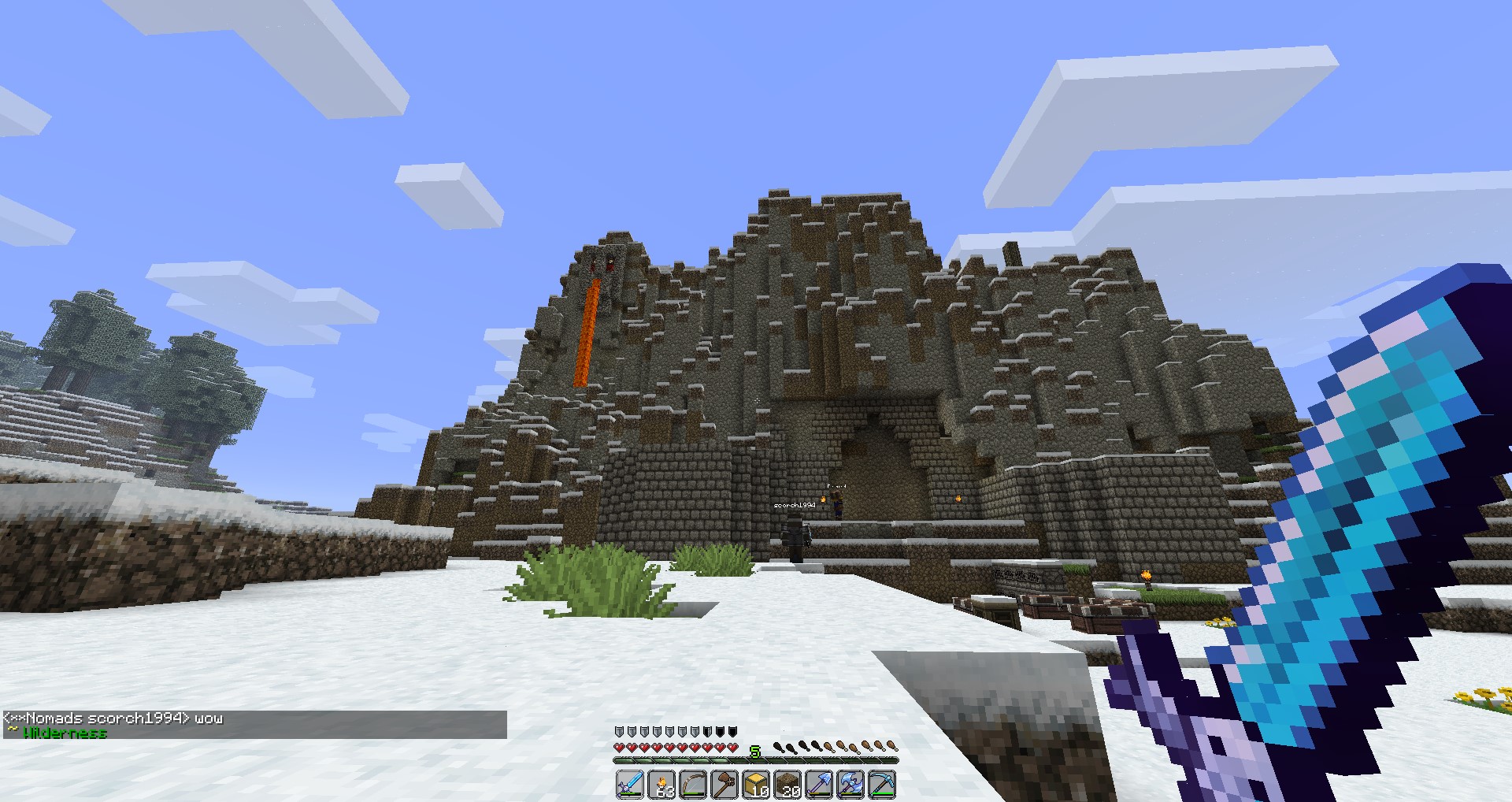
Task: Select the diamond pickaxe hotbar slot
Action: (882, 785)
